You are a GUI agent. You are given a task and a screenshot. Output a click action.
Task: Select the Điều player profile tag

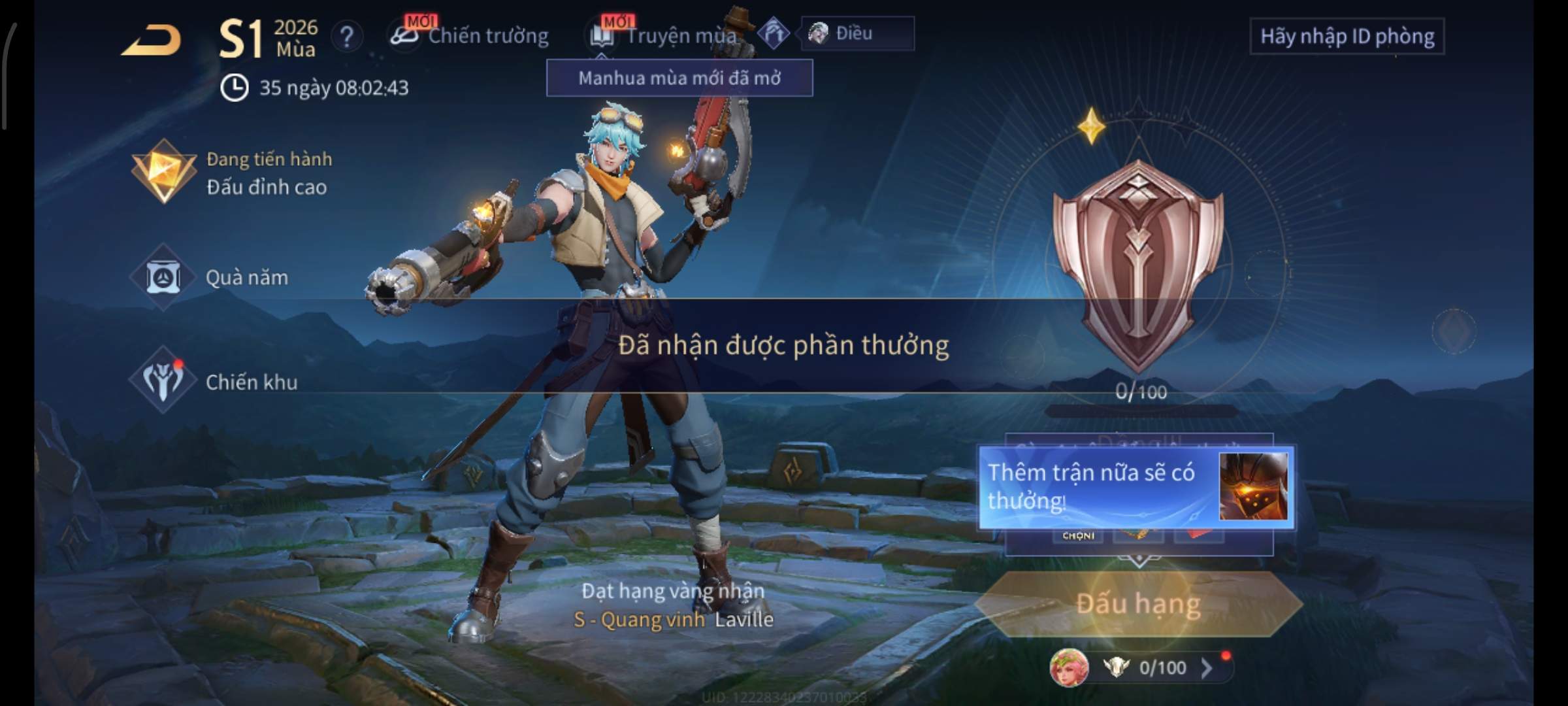tap(857, 33)
